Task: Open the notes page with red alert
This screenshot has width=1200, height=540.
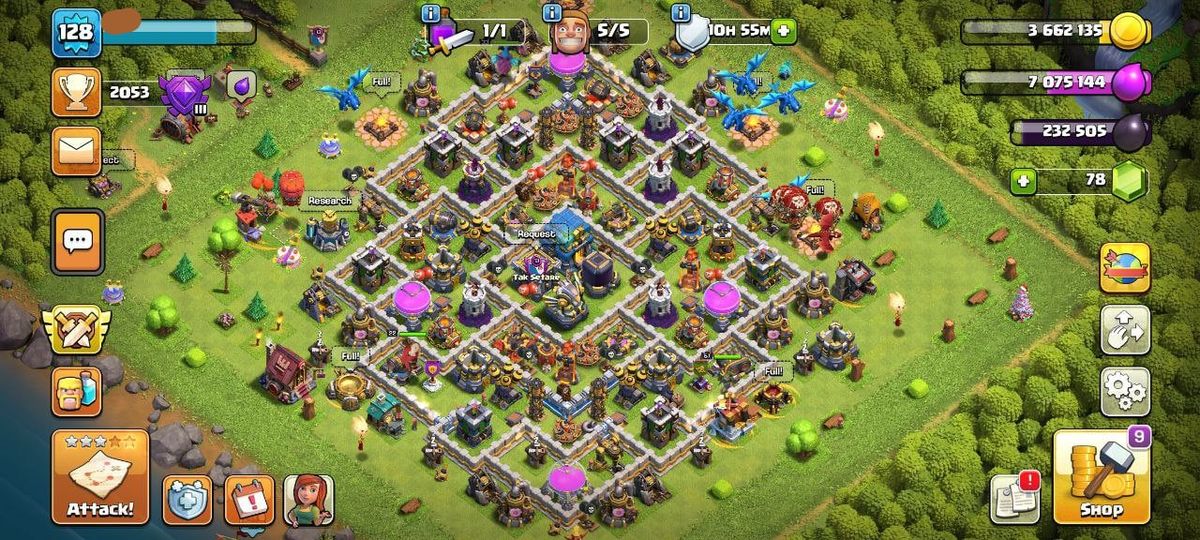Action: pos(1013,498)
